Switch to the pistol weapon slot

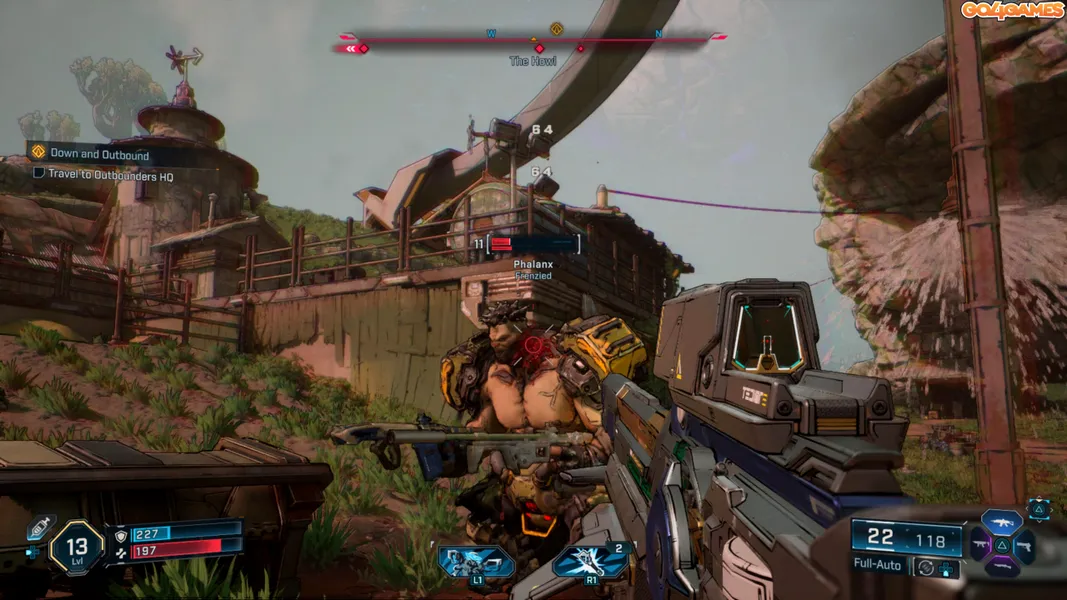coord(1025,545)
